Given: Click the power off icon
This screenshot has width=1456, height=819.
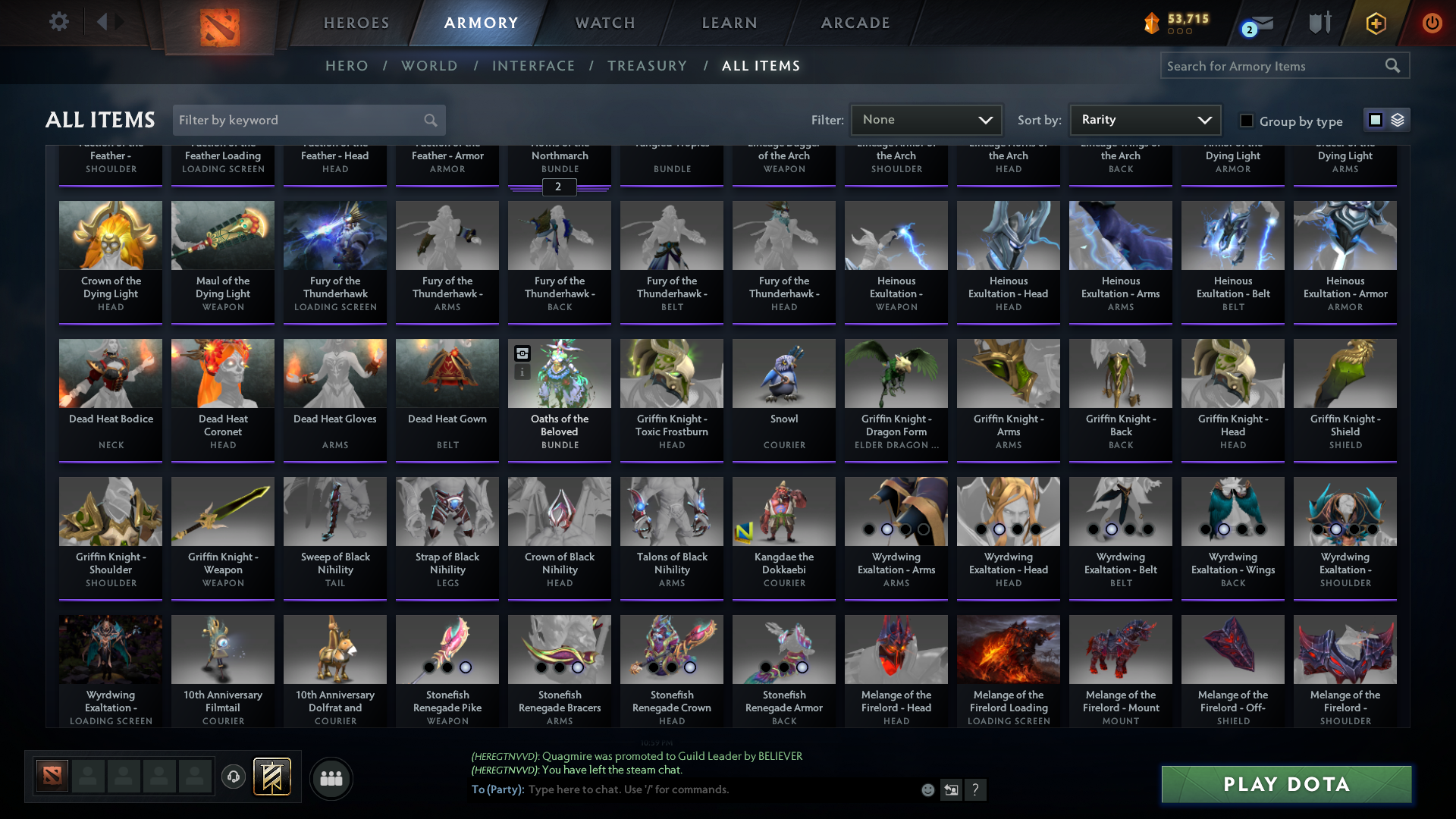Looking at the screenshot, I should [x=1432, y=24].
